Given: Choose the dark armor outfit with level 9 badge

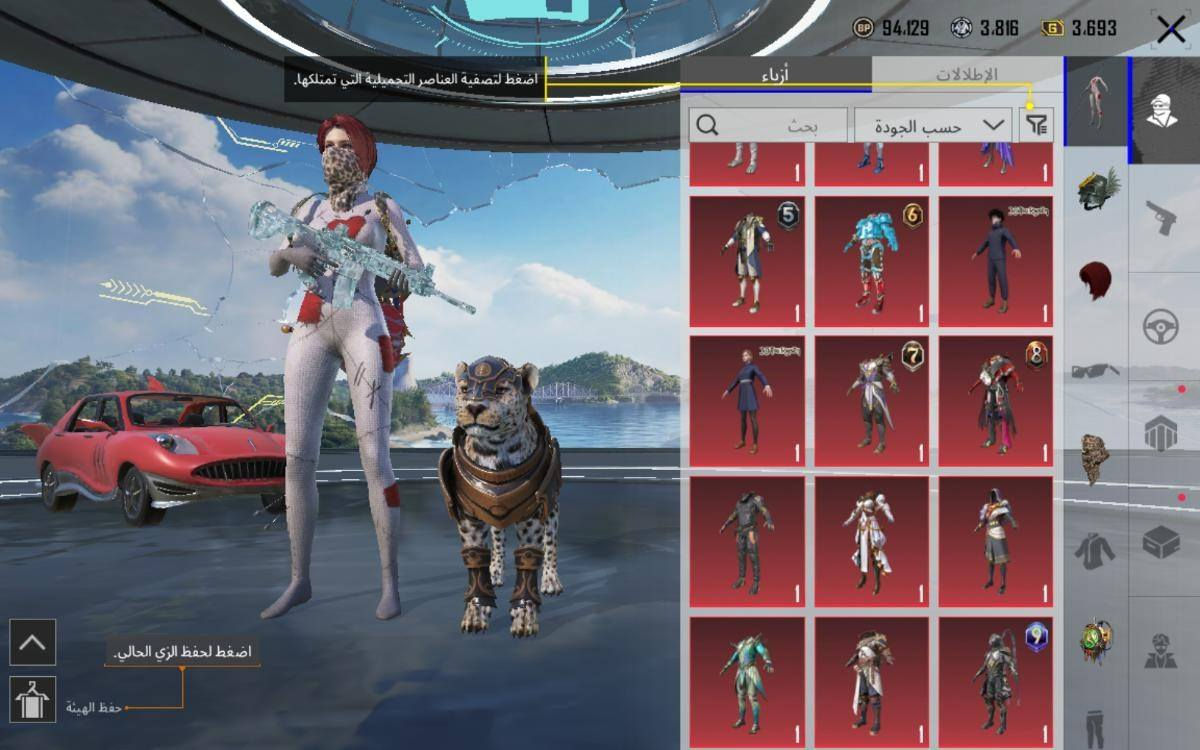Looking at the screenshot, I should click(995, 680).
